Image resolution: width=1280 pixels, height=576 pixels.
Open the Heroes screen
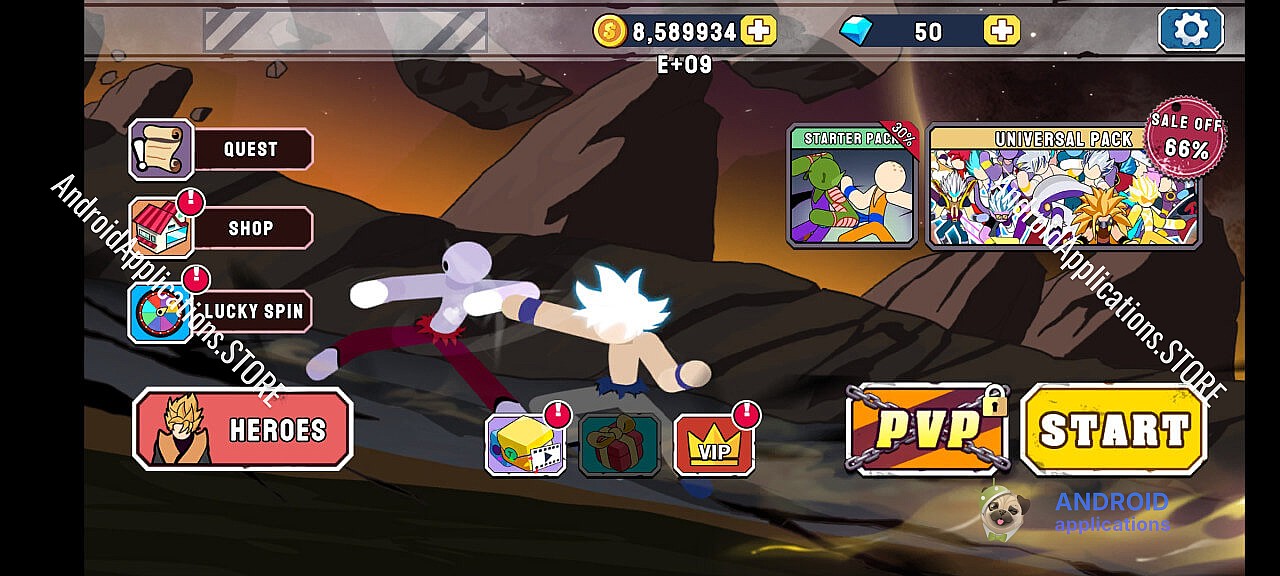[243, 429]
